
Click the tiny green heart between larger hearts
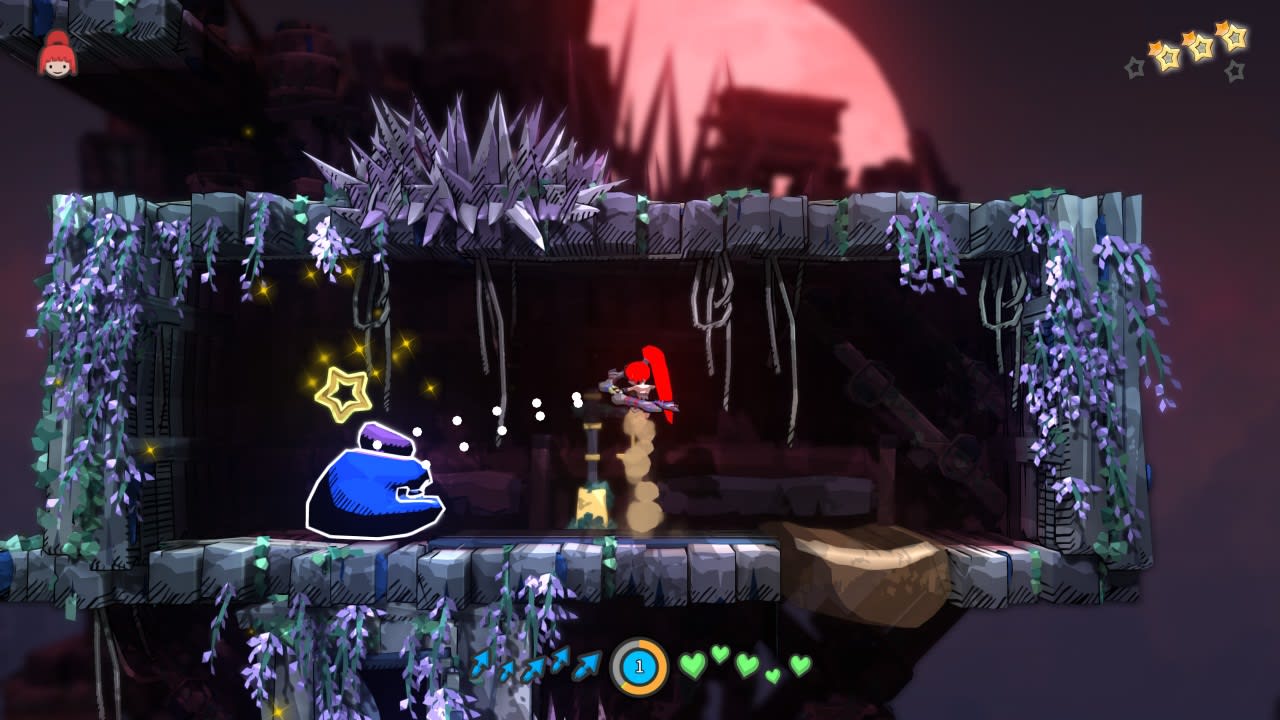coord(772,675)
